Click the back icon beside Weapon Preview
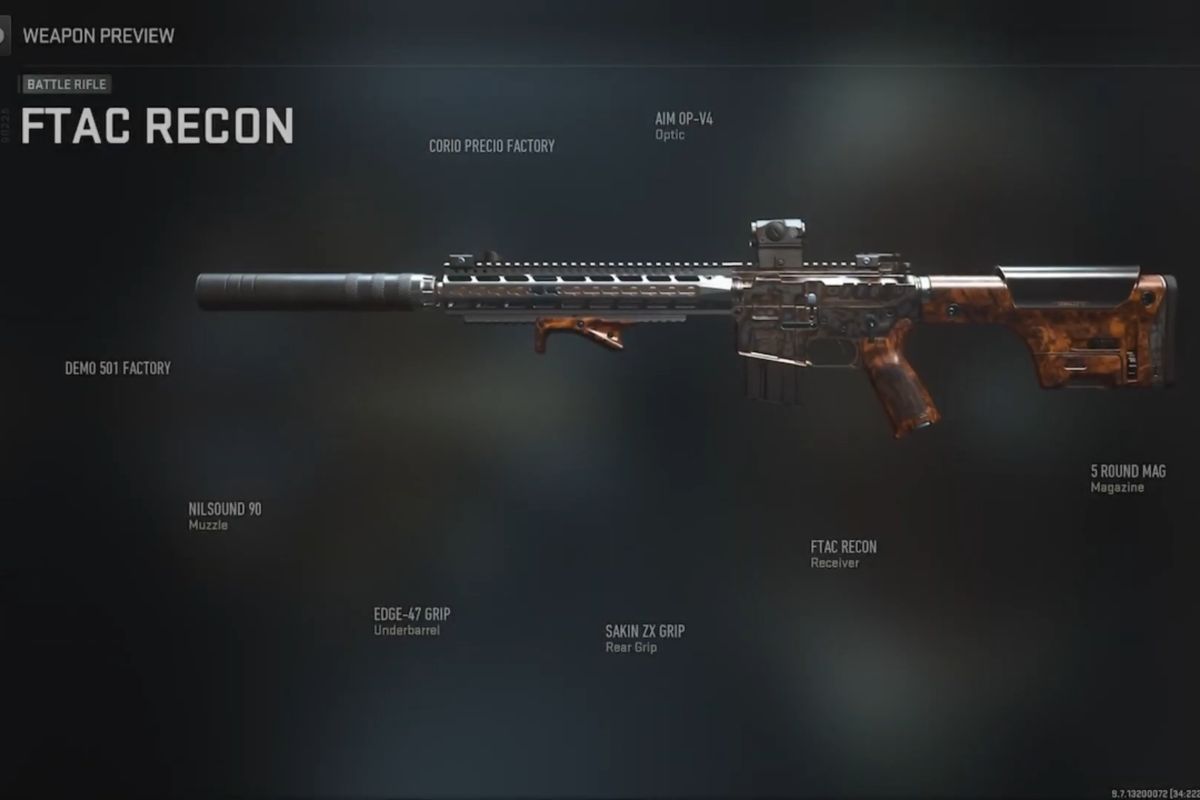This screenshot has width=1200, height=800. 4,36
